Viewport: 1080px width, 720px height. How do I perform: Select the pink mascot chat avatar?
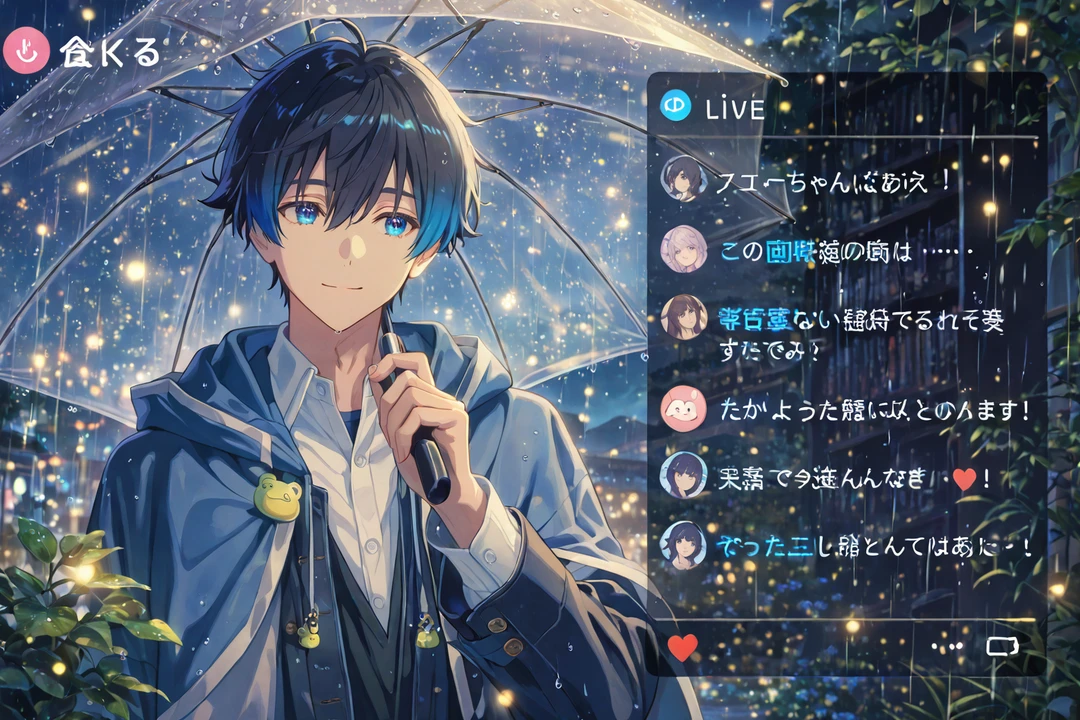[x=684, y=408]
